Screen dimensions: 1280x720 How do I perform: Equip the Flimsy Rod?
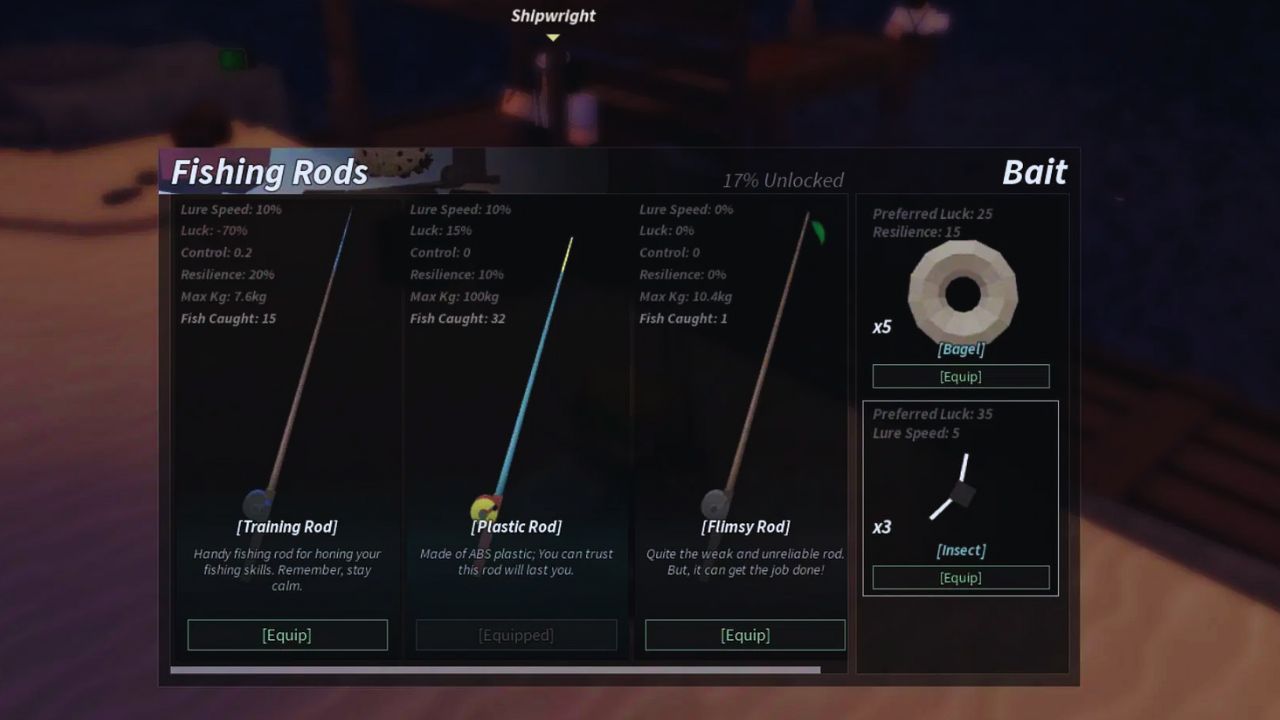click(745, 635)
